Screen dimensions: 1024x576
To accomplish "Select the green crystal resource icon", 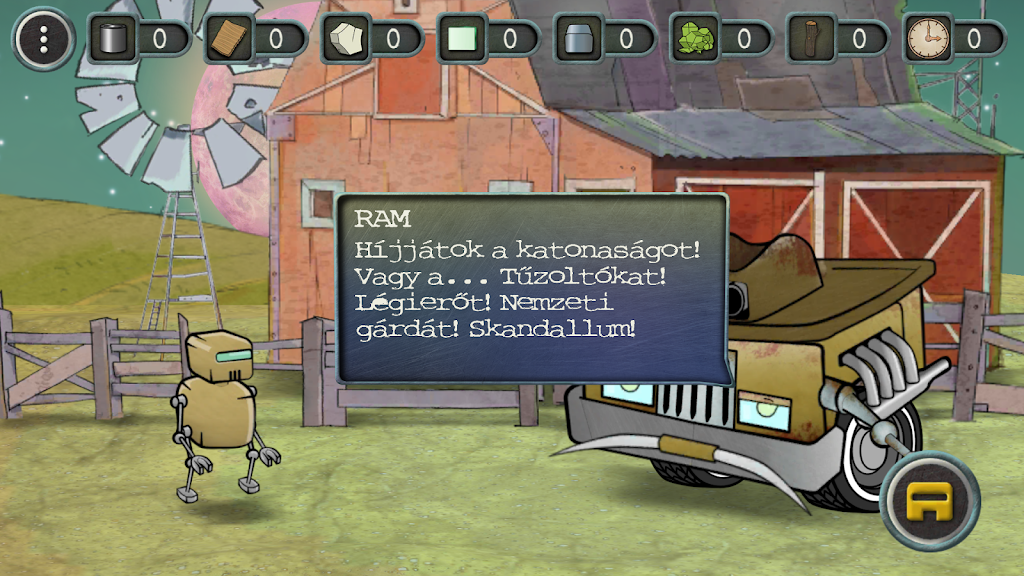I will [x=695, y=40].
